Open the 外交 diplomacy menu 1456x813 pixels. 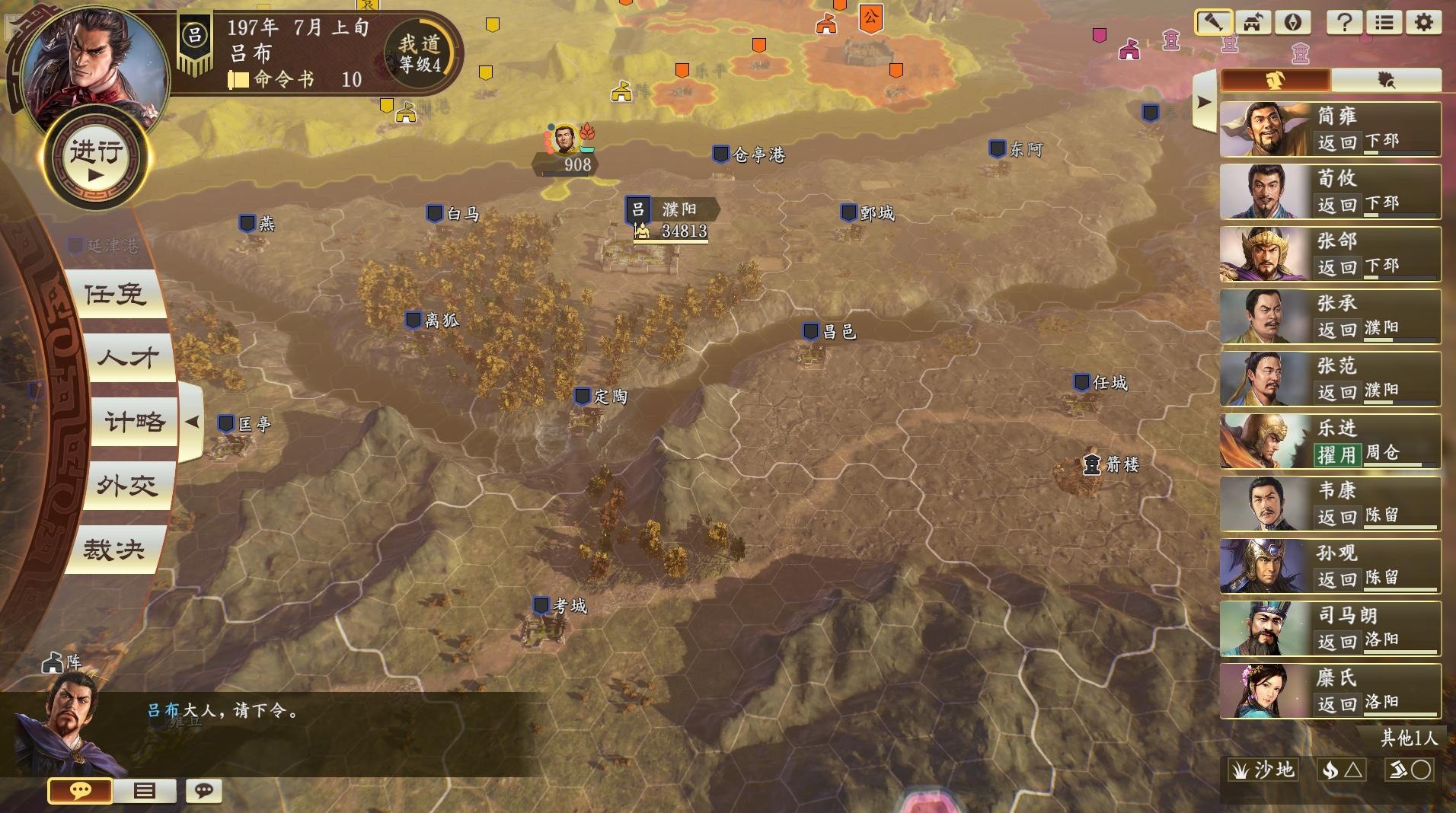click(x=127, y=486)
